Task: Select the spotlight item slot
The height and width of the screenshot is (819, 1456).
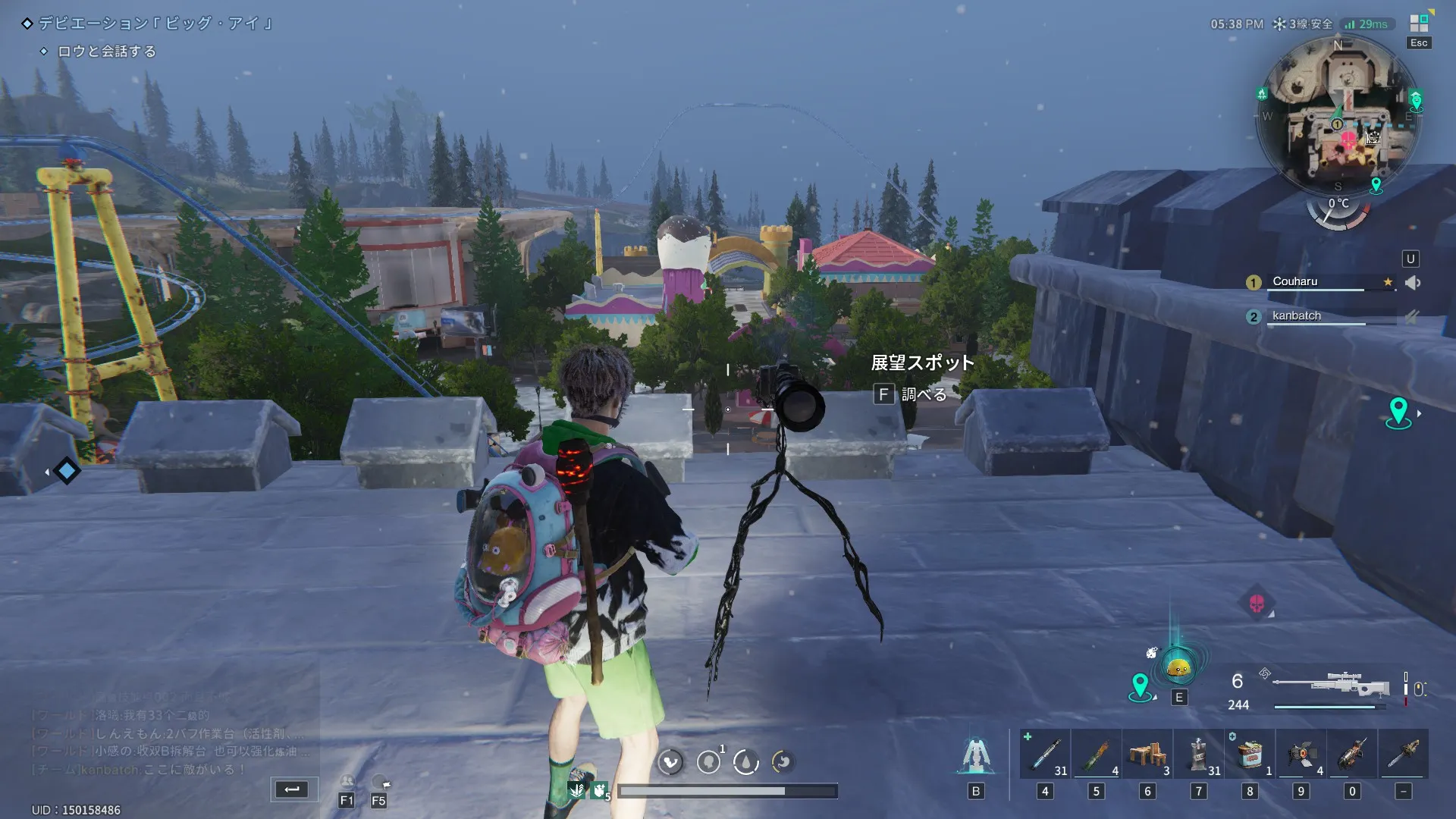Action: [x=1301, y=754]
